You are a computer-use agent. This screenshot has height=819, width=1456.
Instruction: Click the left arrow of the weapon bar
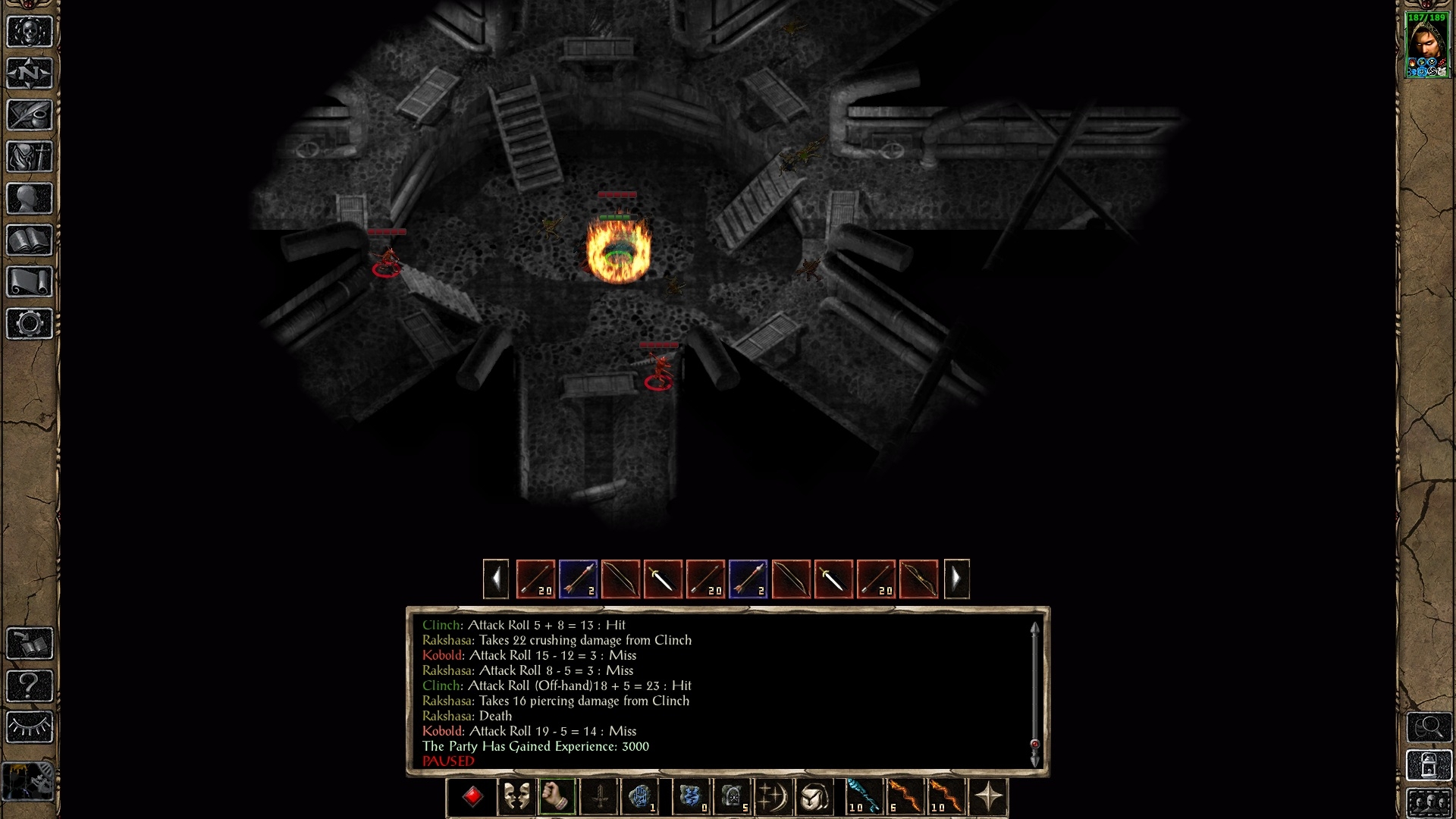coord(496,579)
